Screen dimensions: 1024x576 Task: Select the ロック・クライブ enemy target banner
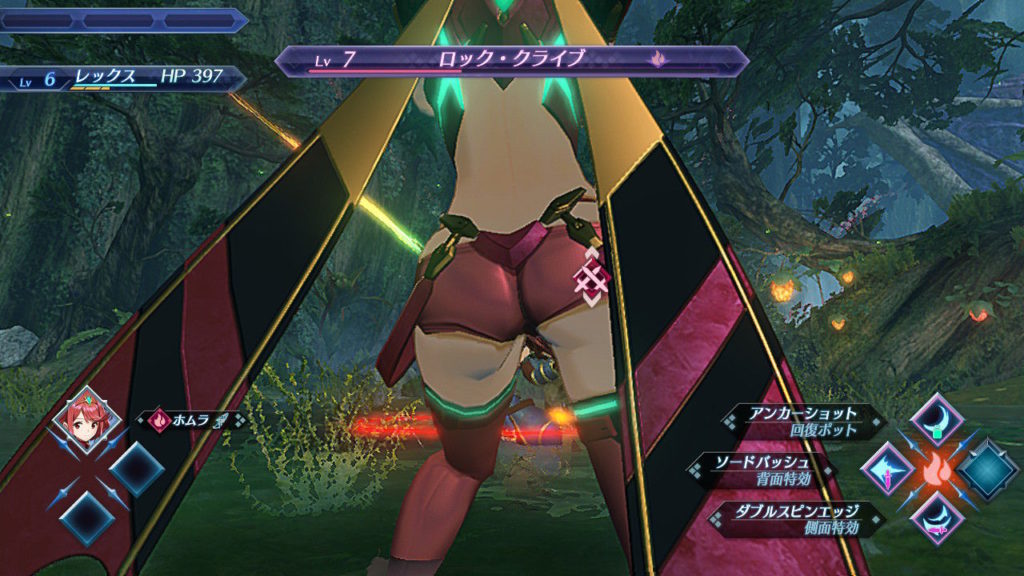point(511,61)
